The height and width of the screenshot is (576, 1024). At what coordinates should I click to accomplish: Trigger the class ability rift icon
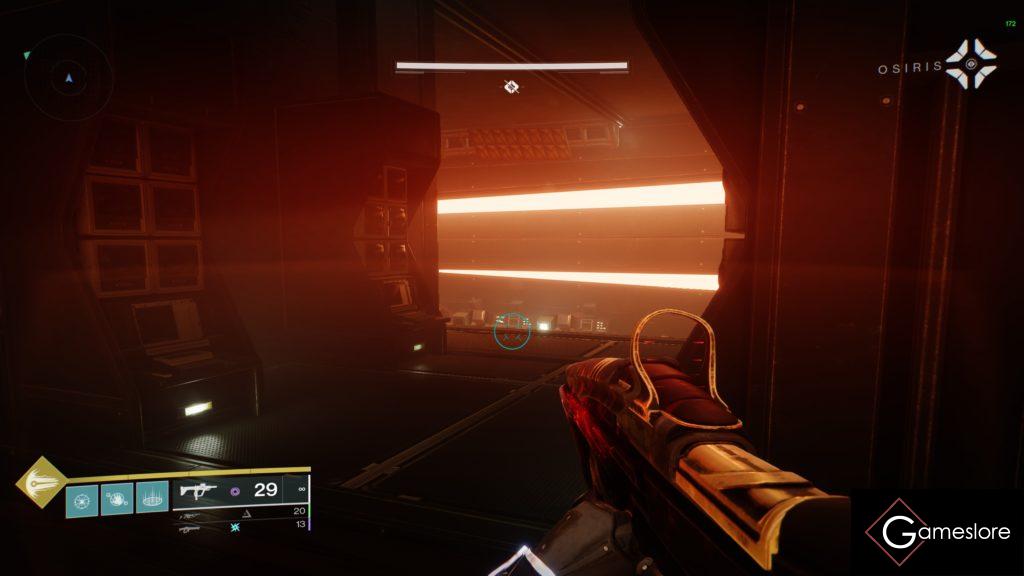152,498
